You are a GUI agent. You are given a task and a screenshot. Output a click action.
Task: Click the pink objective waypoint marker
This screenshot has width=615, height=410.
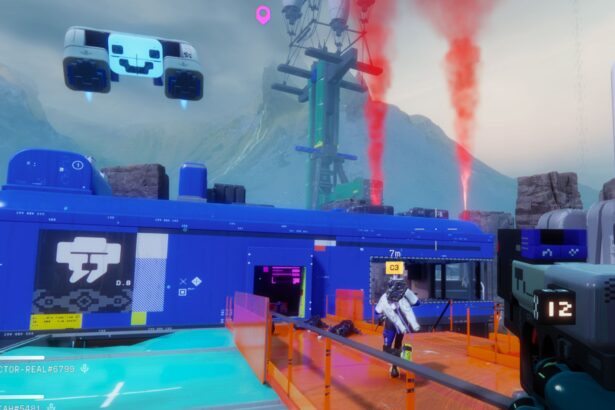[263, 14]
